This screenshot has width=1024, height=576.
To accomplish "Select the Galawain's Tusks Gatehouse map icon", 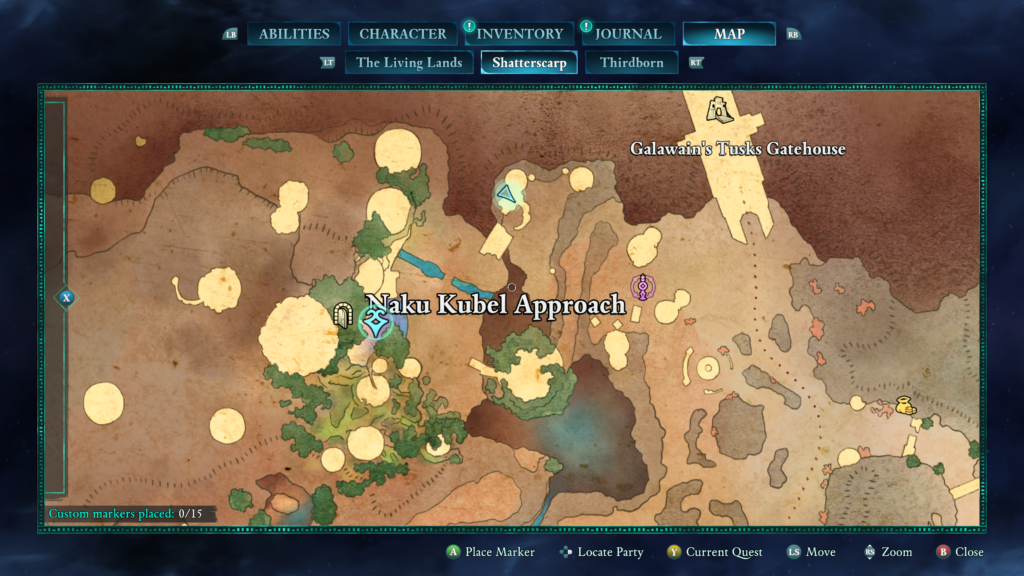I will click(x=718, y=109).
